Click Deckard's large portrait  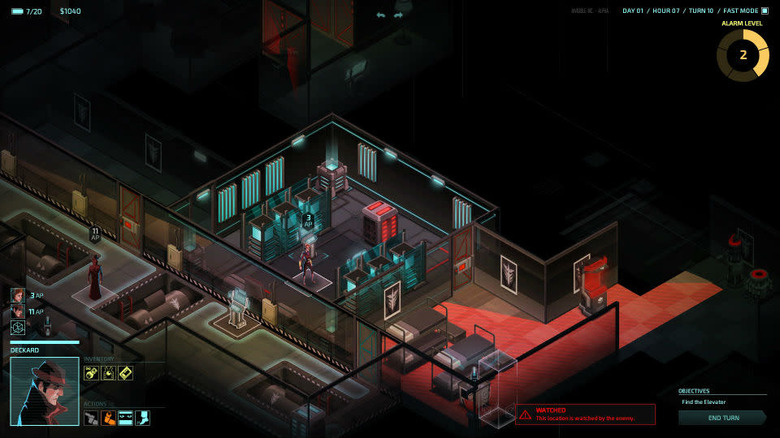45,391
